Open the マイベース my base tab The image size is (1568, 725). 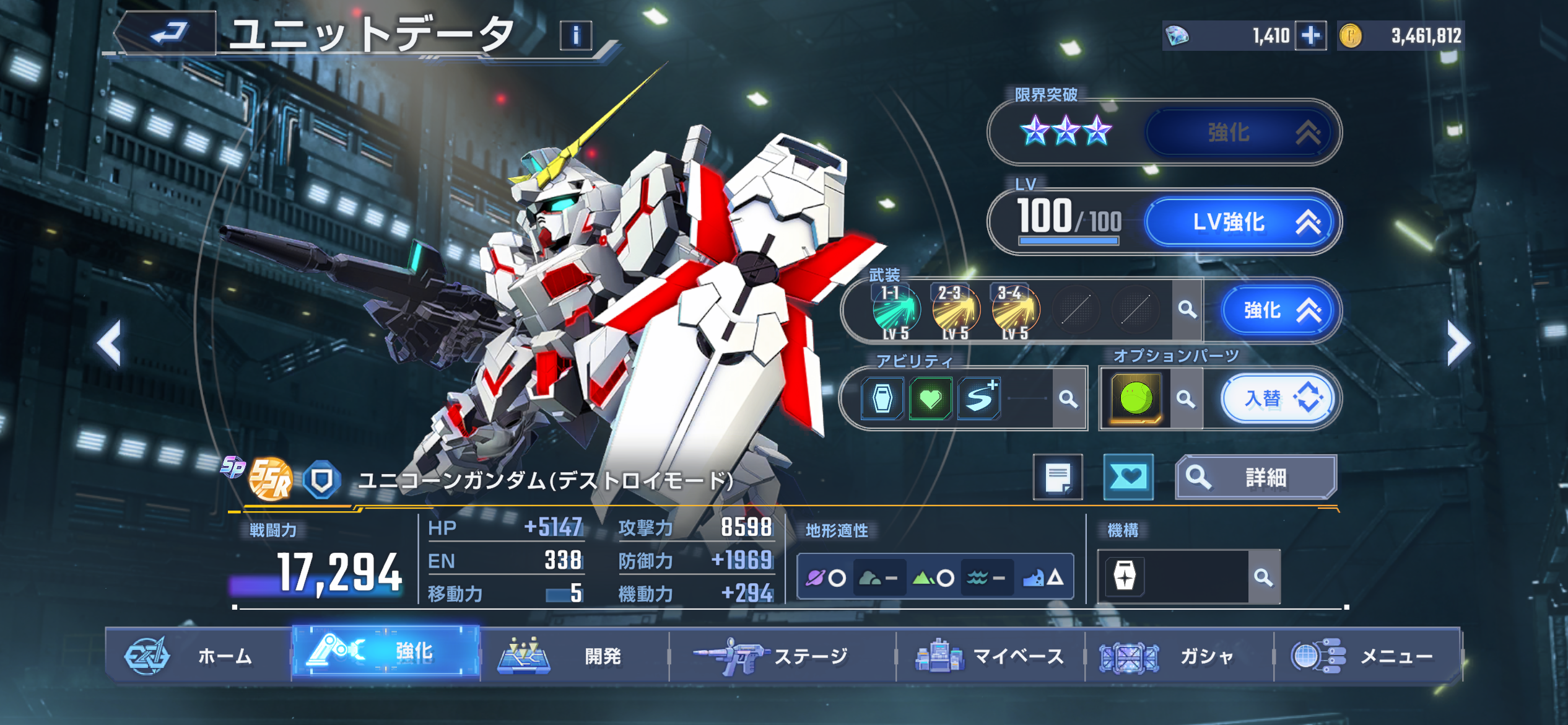pyautogui.click(x=990, y=656)
